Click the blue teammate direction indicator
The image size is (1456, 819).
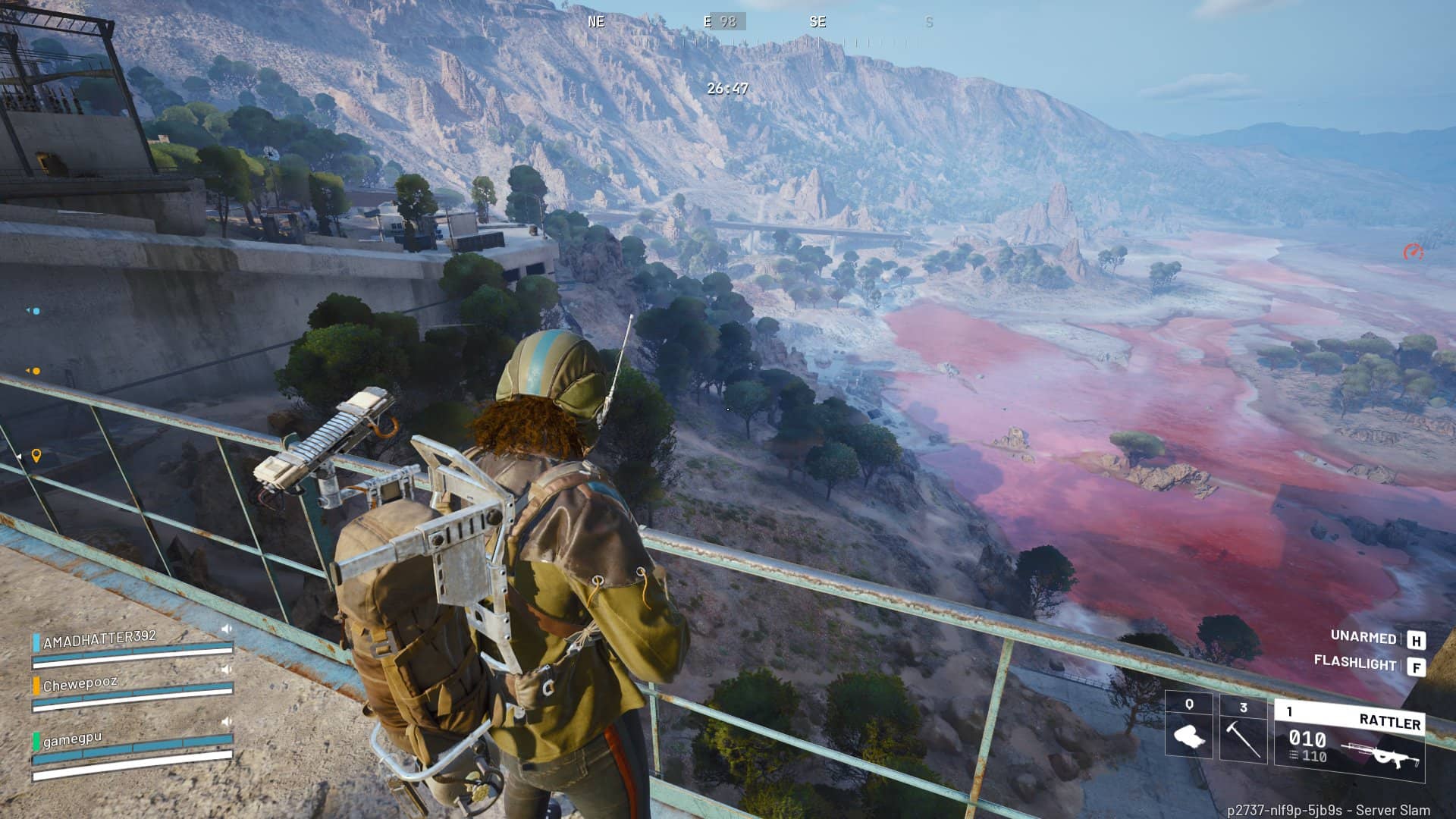[34, 311]
